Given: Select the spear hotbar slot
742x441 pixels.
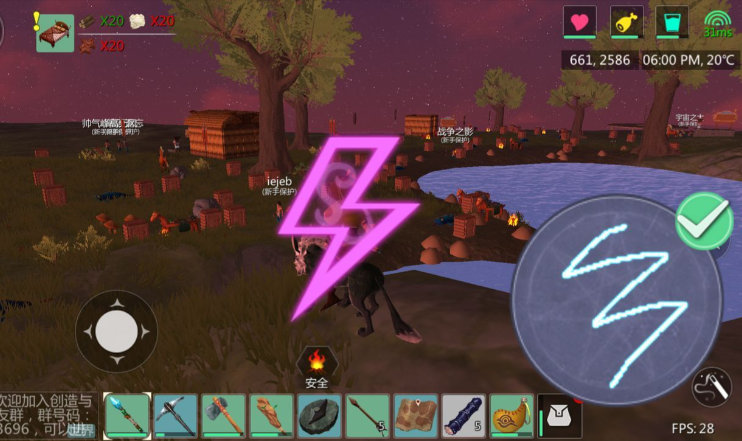Looking at the screenshot, I should coord(368,415).
